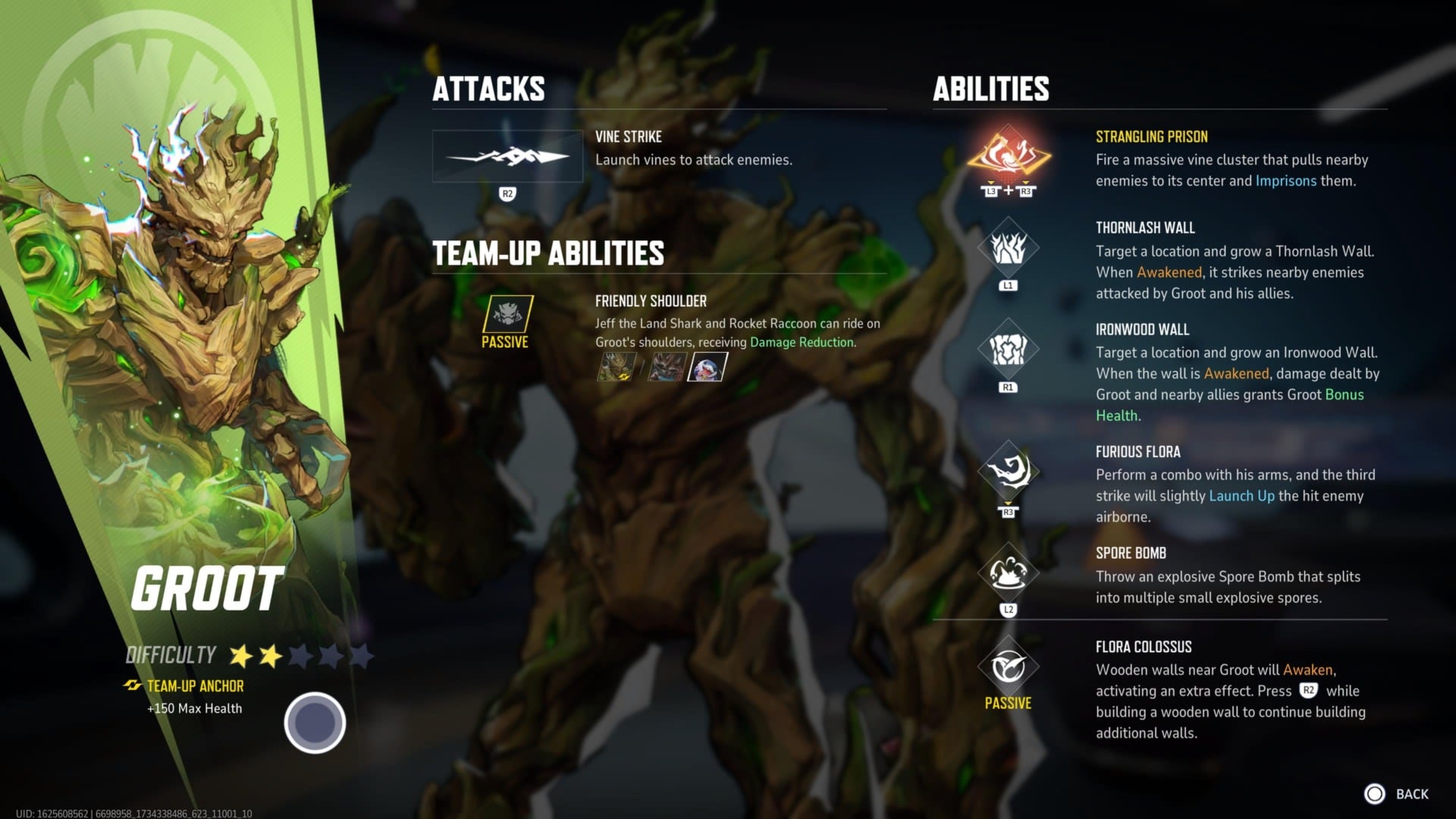
Task: Collapse the ATTACKS section header
Action: (x=488, y=89)
